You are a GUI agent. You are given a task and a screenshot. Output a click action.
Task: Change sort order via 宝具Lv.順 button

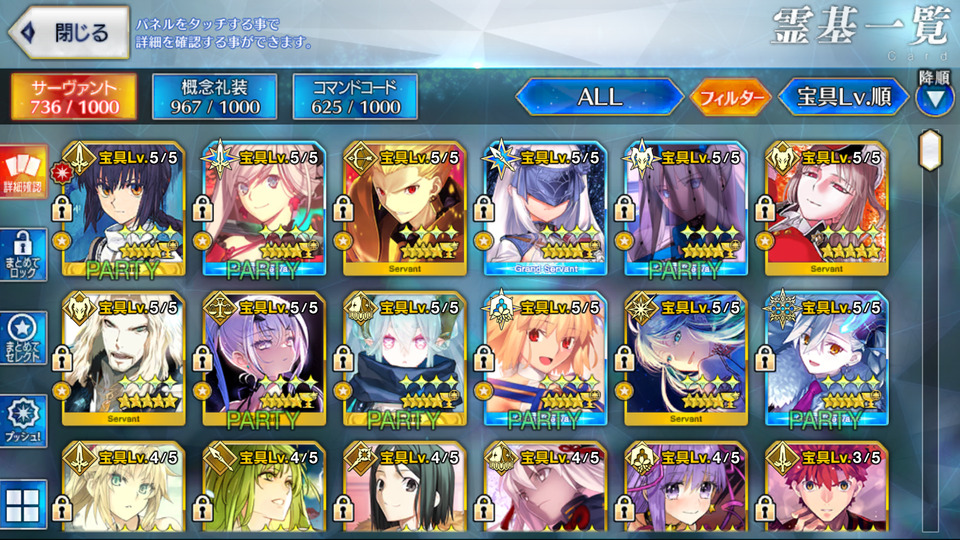pyautogui.click(x=843, y=97)
